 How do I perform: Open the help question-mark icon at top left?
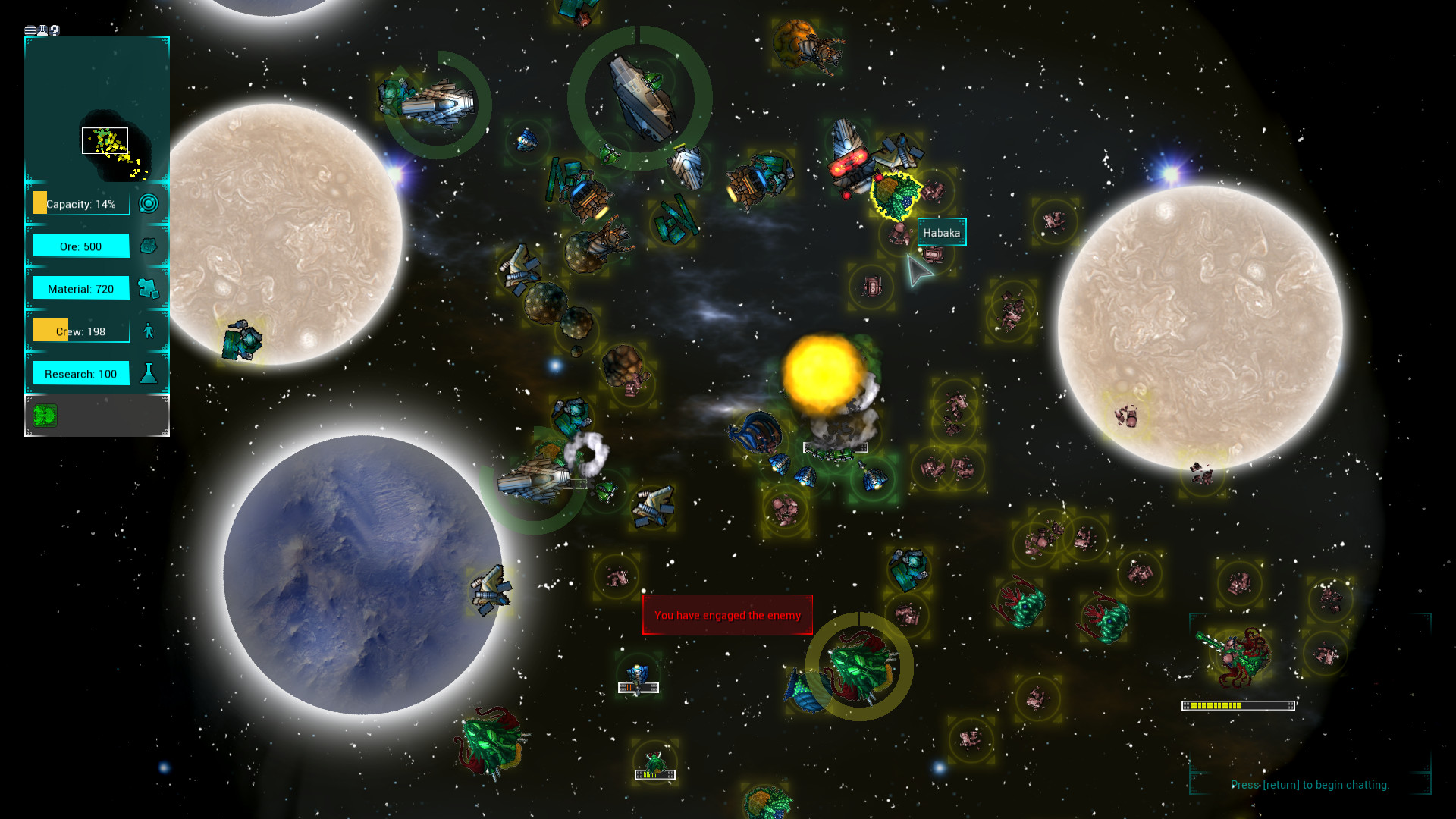tap(53, 30)
